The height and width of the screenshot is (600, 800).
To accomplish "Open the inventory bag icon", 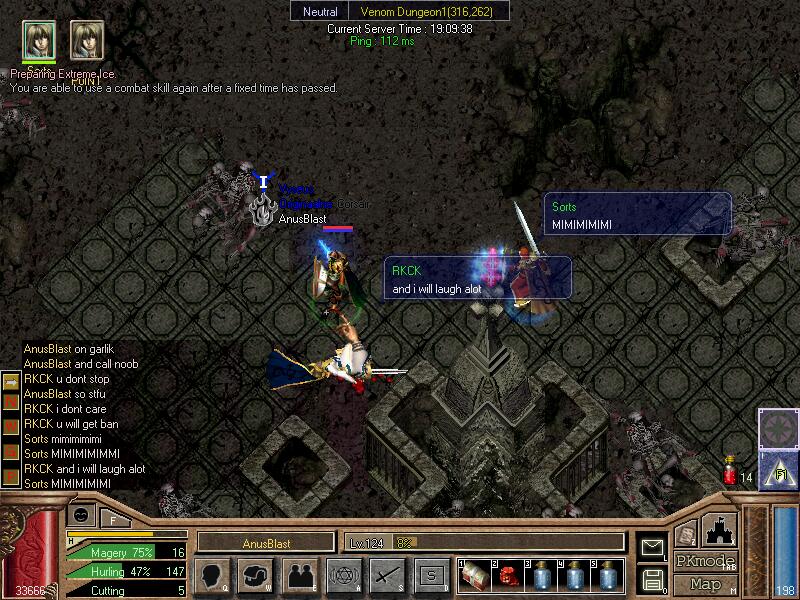I will tap(255, 575).
